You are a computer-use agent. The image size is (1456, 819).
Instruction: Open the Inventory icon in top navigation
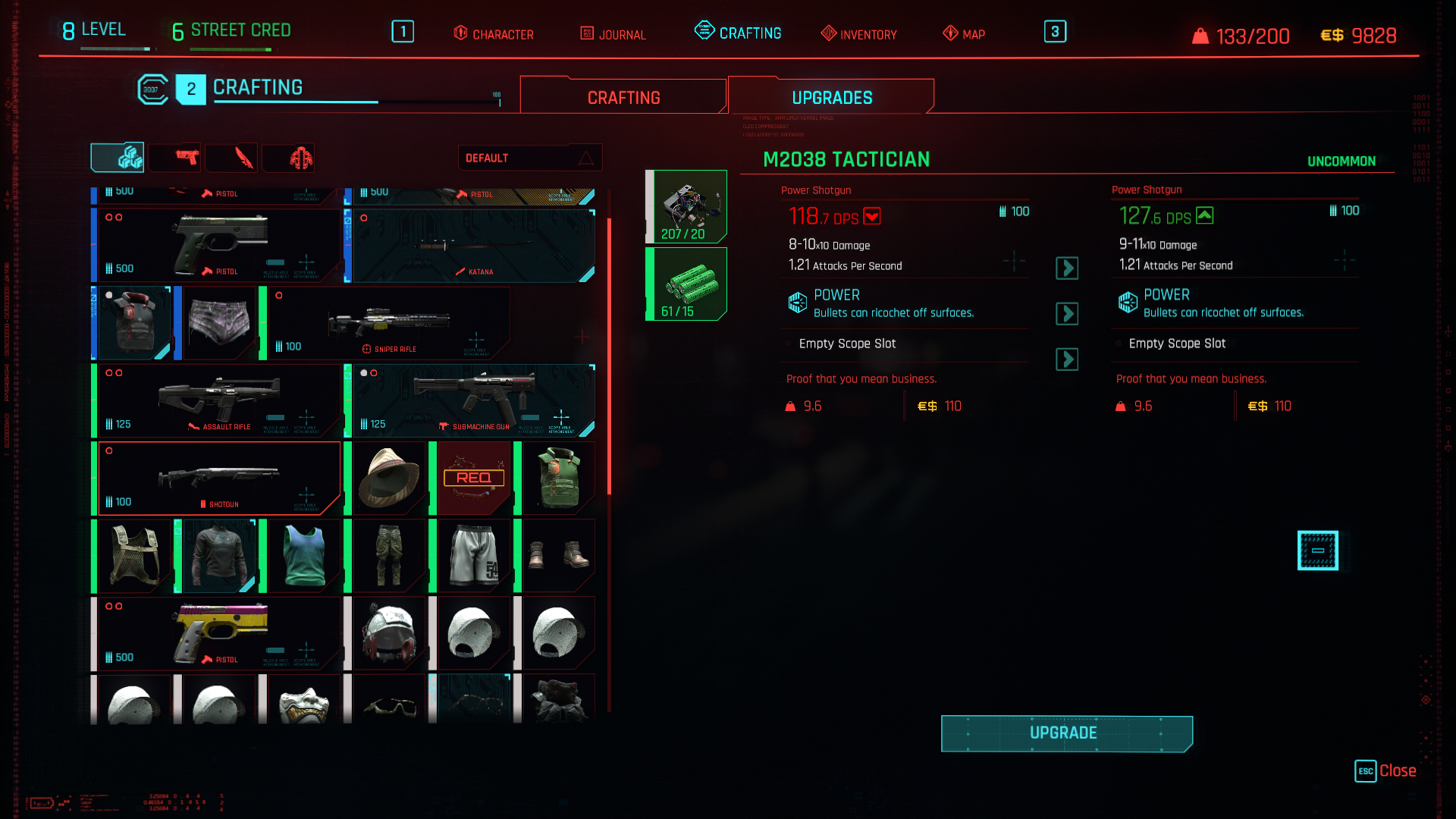click(828, 34)
